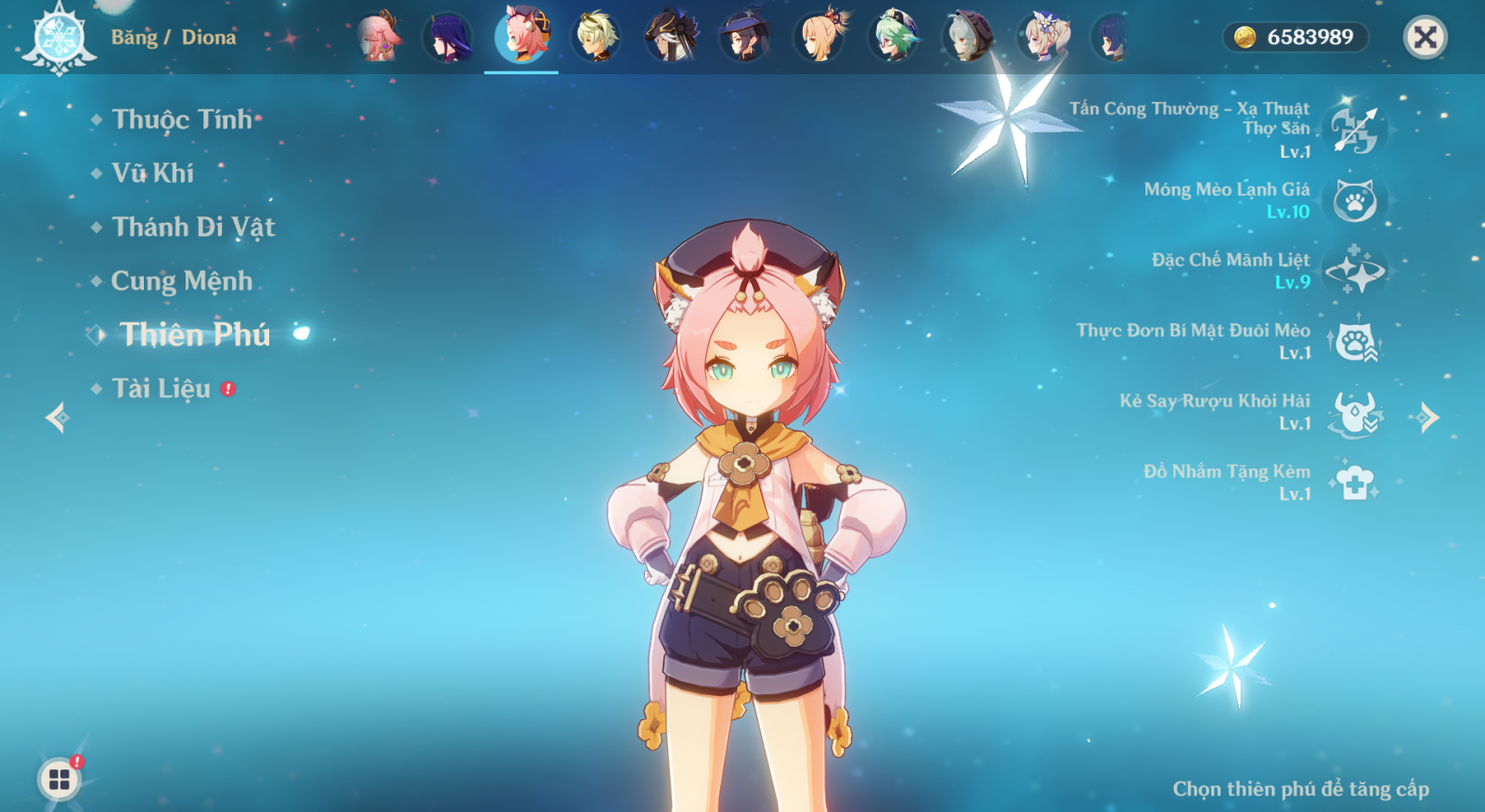Show Đồ Nhắm Tặng Kèm passive talent
The image size is (1485, 812).
pyautogui.click(x=1354, y=483)
